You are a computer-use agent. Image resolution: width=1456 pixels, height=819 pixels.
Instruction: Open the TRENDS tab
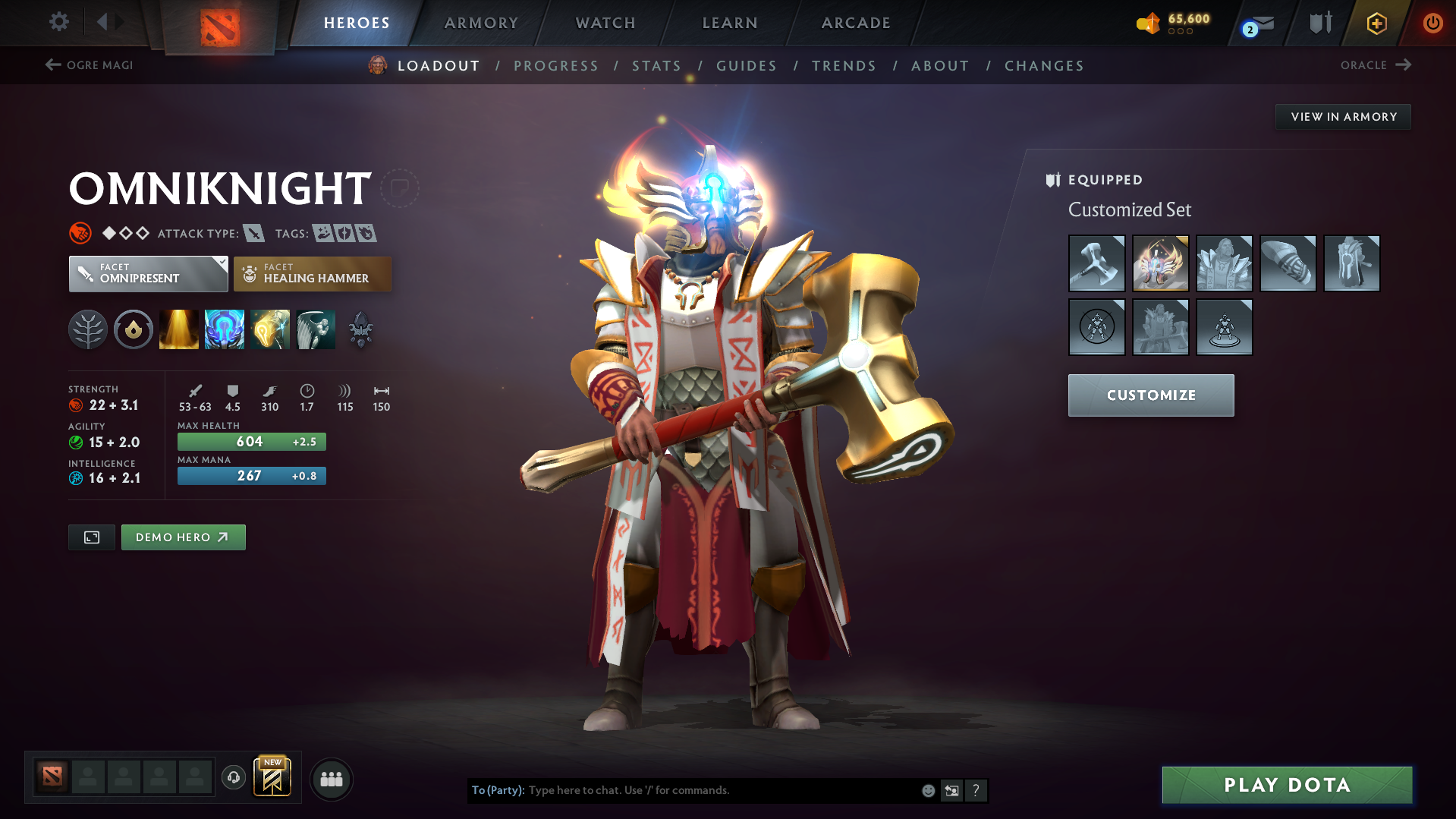click(844, 66)
